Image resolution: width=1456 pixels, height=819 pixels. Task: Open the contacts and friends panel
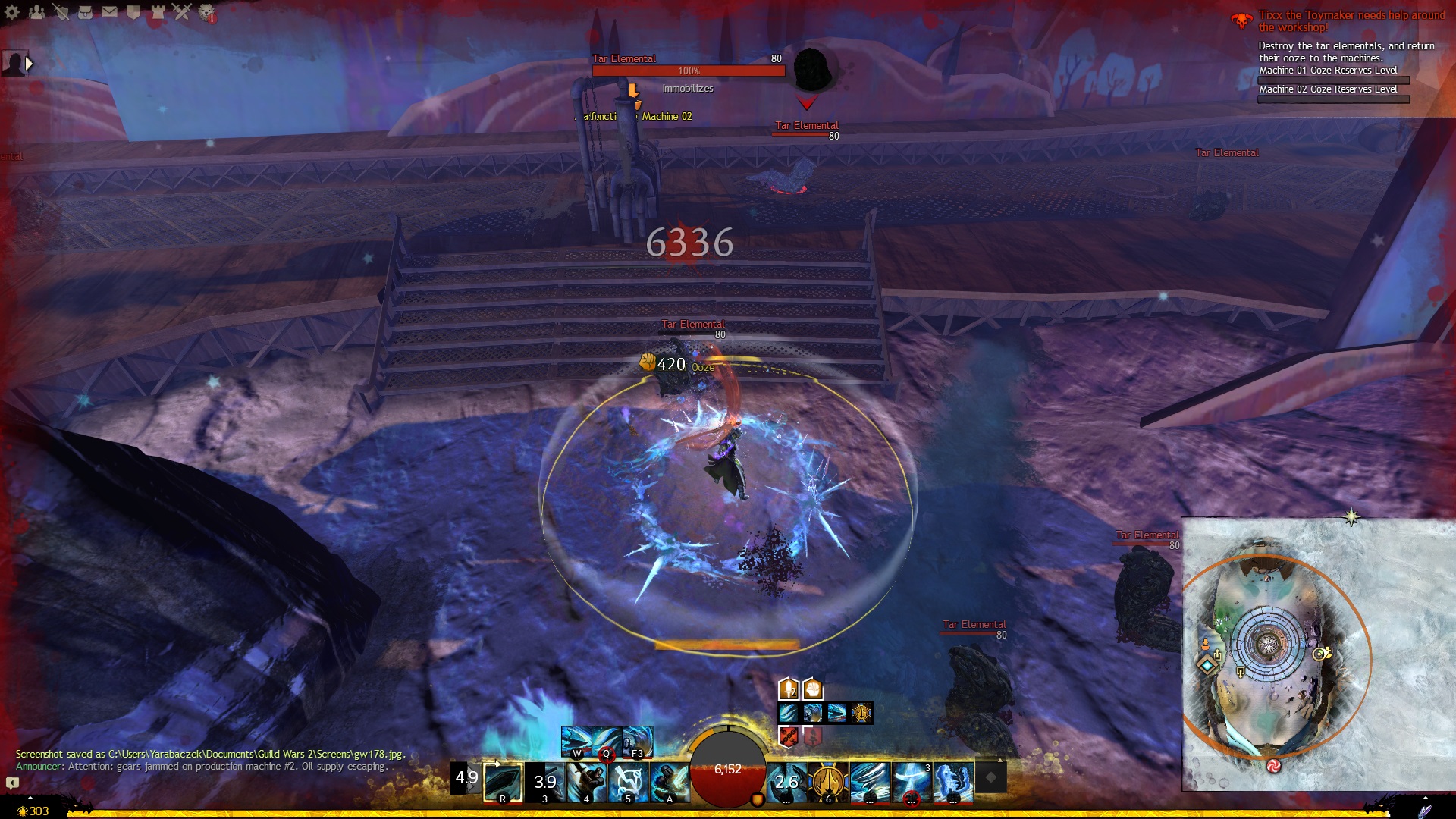[x=36, y=12]
